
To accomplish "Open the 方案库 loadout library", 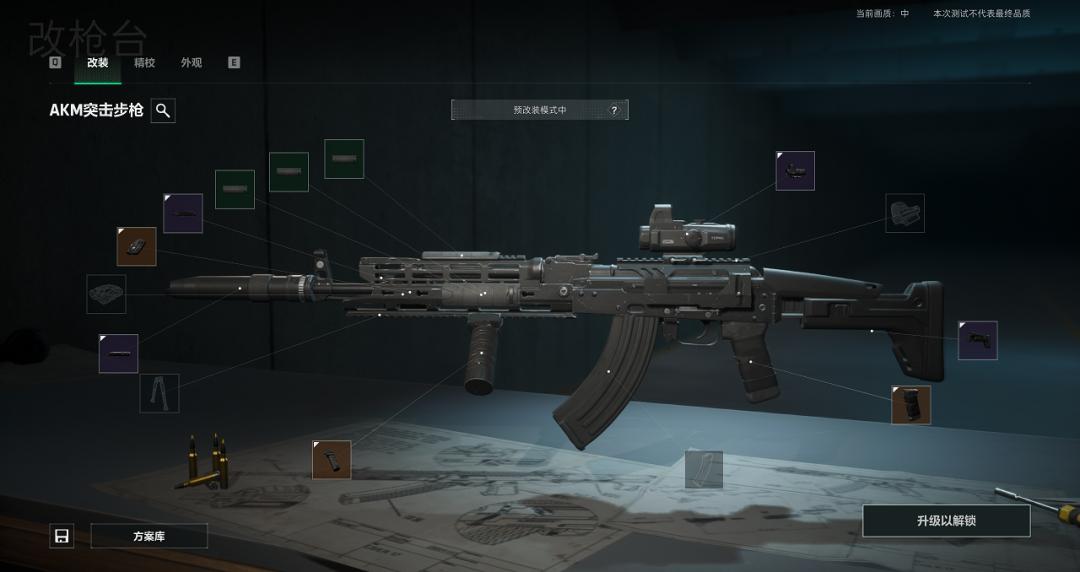I will (x=149, y=536).
